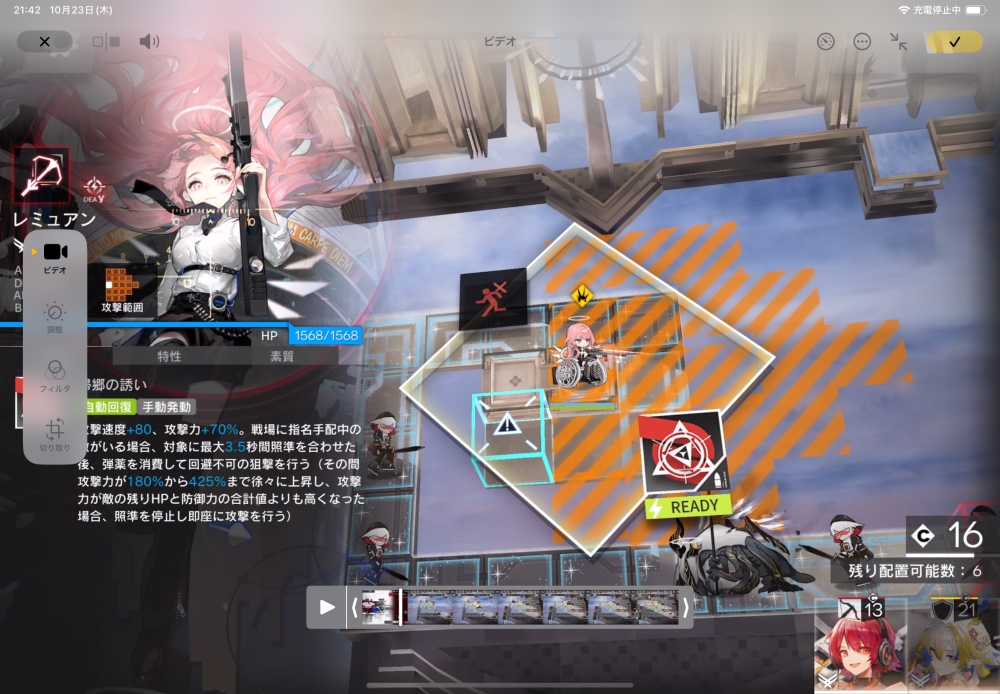Toggle the video sound speaker icon

[149, 42]
